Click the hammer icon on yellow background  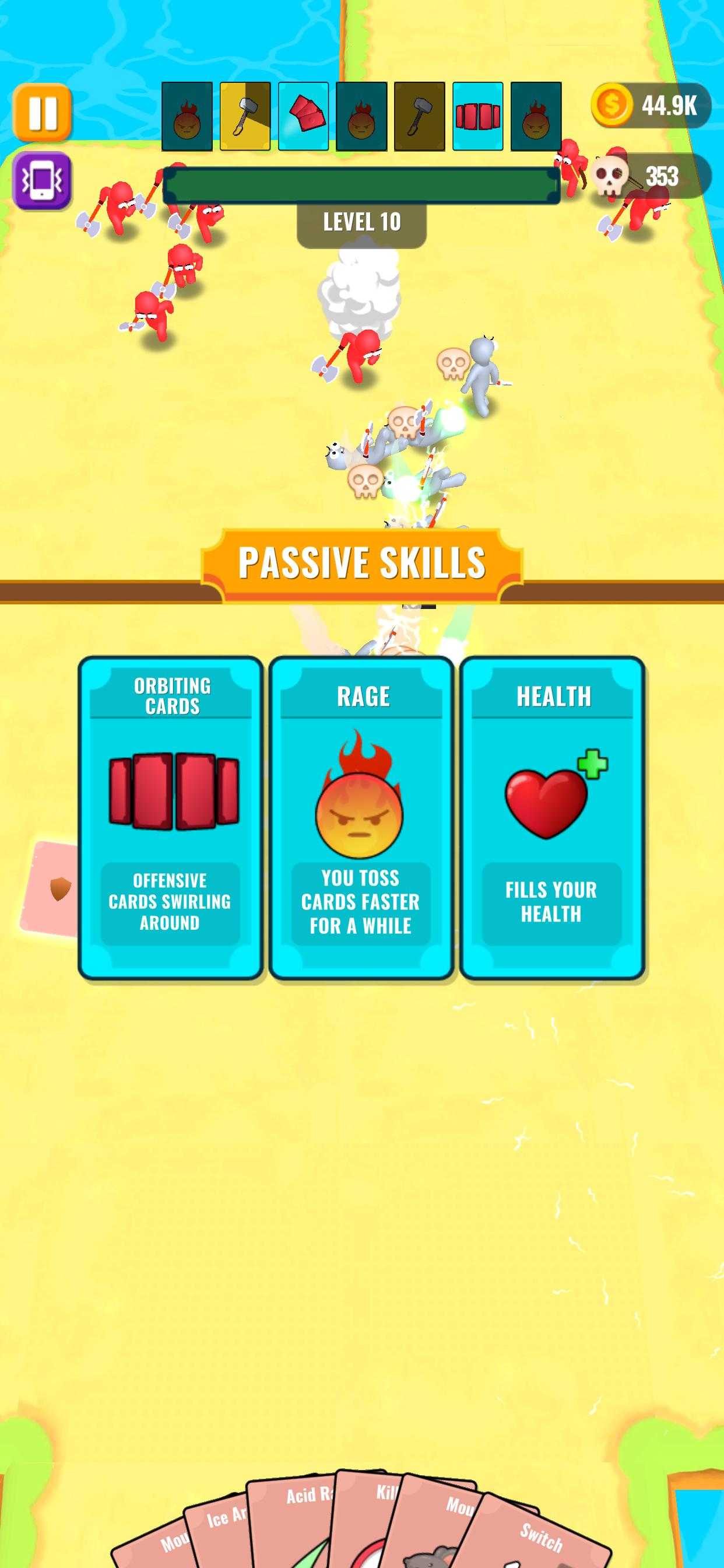pyautogui.click(x=245, y=116)
